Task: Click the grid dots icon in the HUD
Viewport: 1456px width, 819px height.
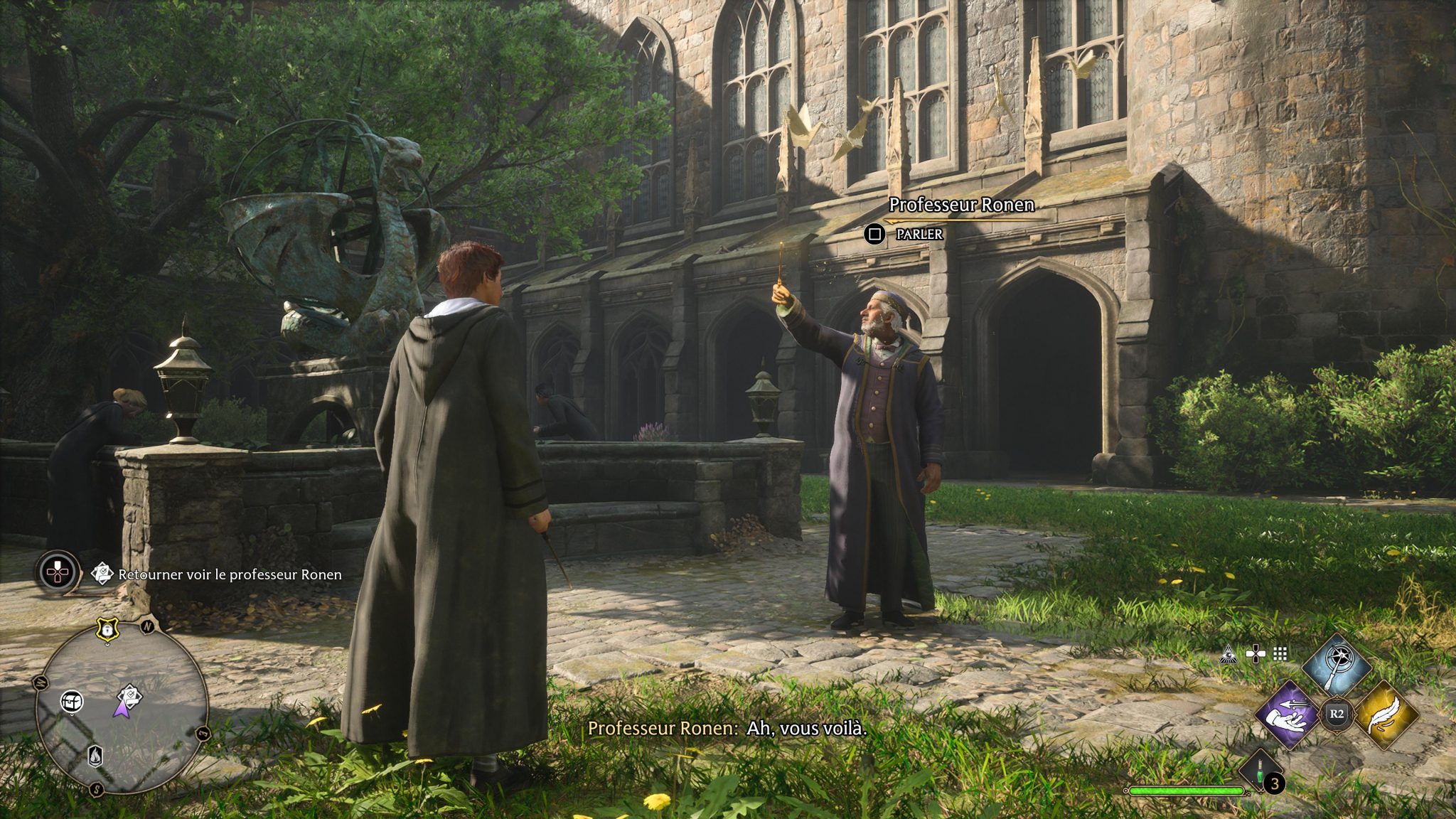Action: coord(1280,654)
